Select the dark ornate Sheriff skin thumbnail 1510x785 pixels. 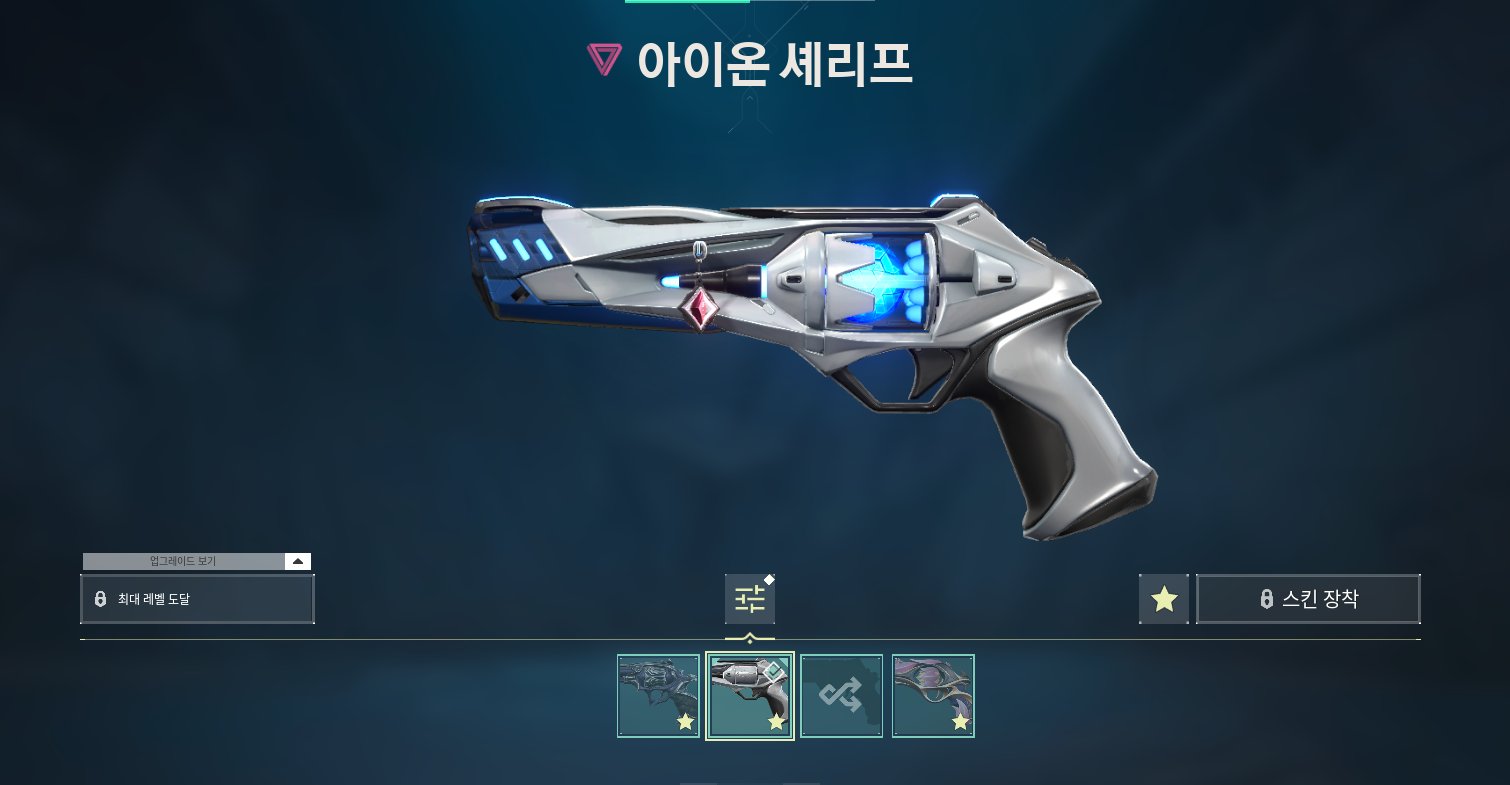click(658, 696)
